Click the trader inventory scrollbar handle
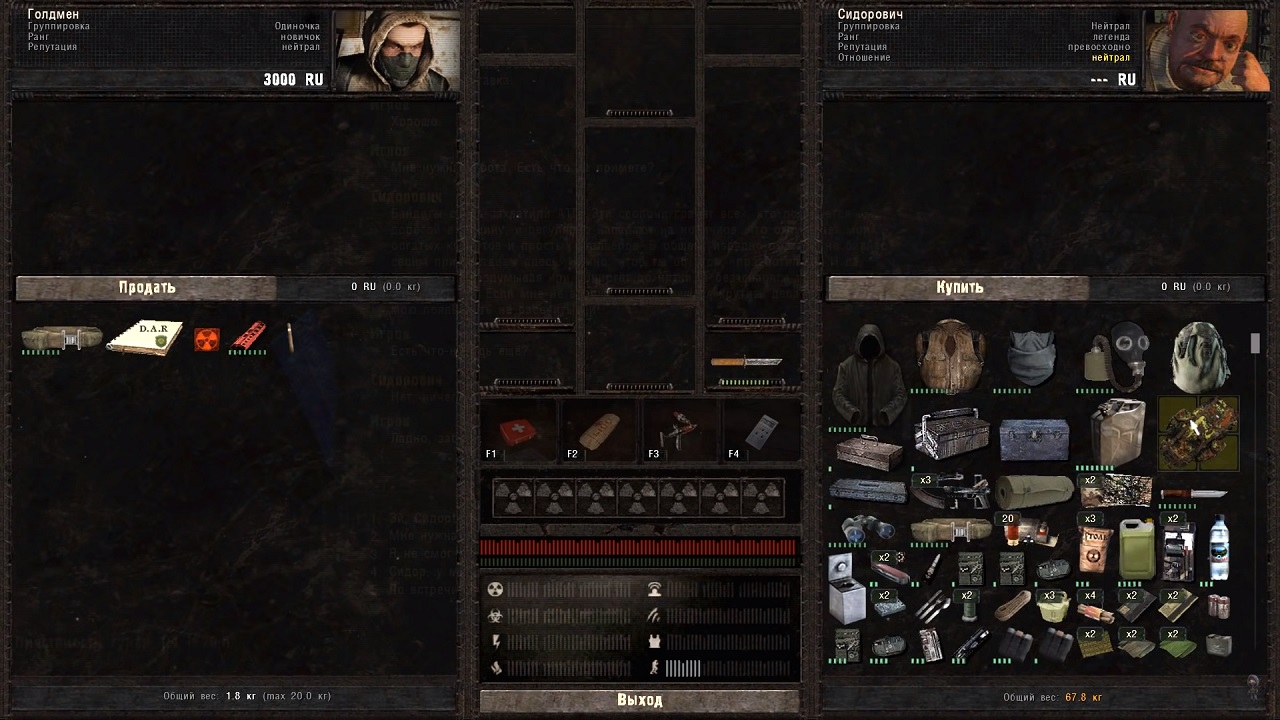The image size is (1280, 720). coord(1255,344)
